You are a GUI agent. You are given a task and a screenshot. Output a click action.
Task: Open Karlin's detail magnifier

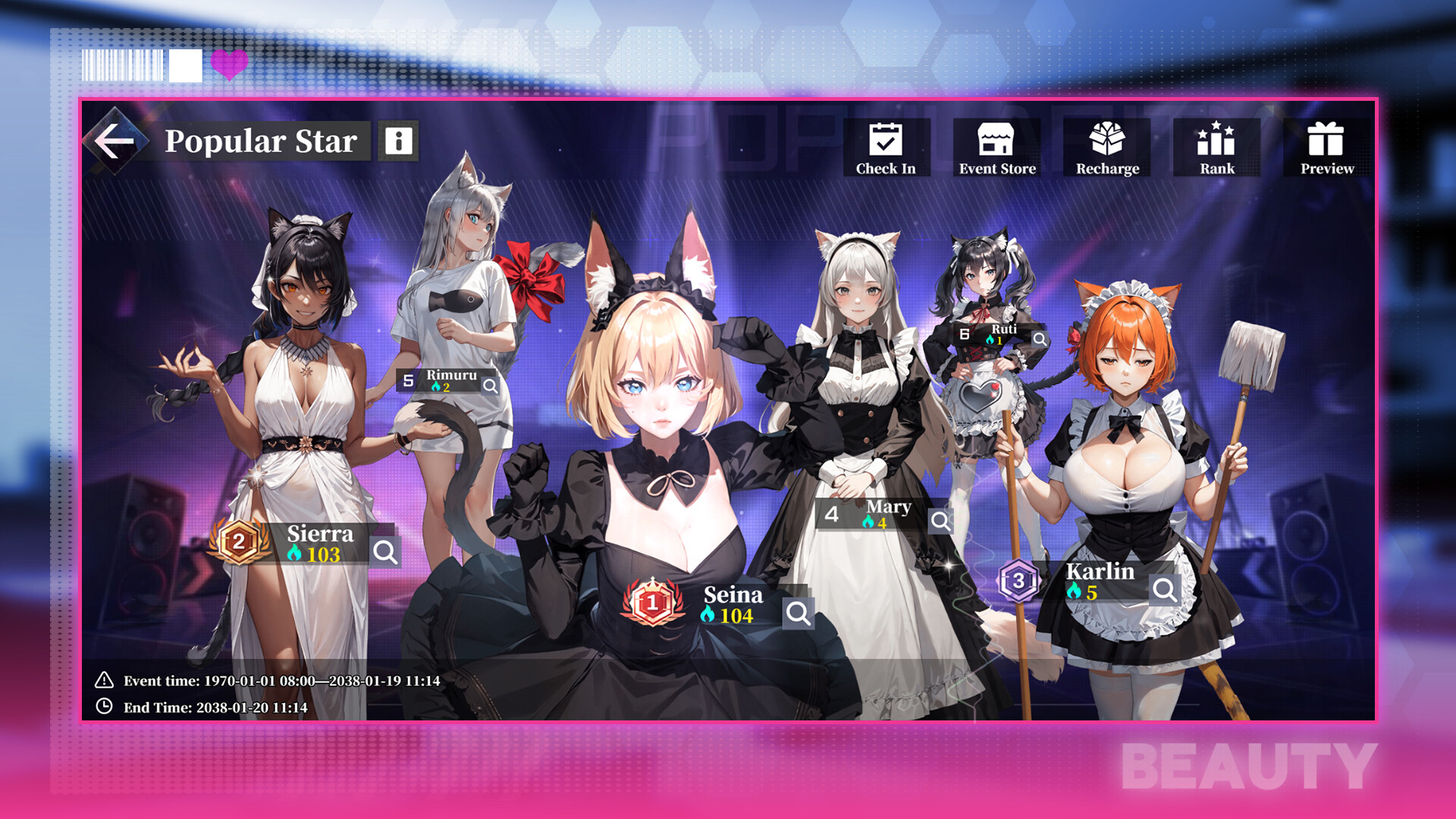point(1163,586)
